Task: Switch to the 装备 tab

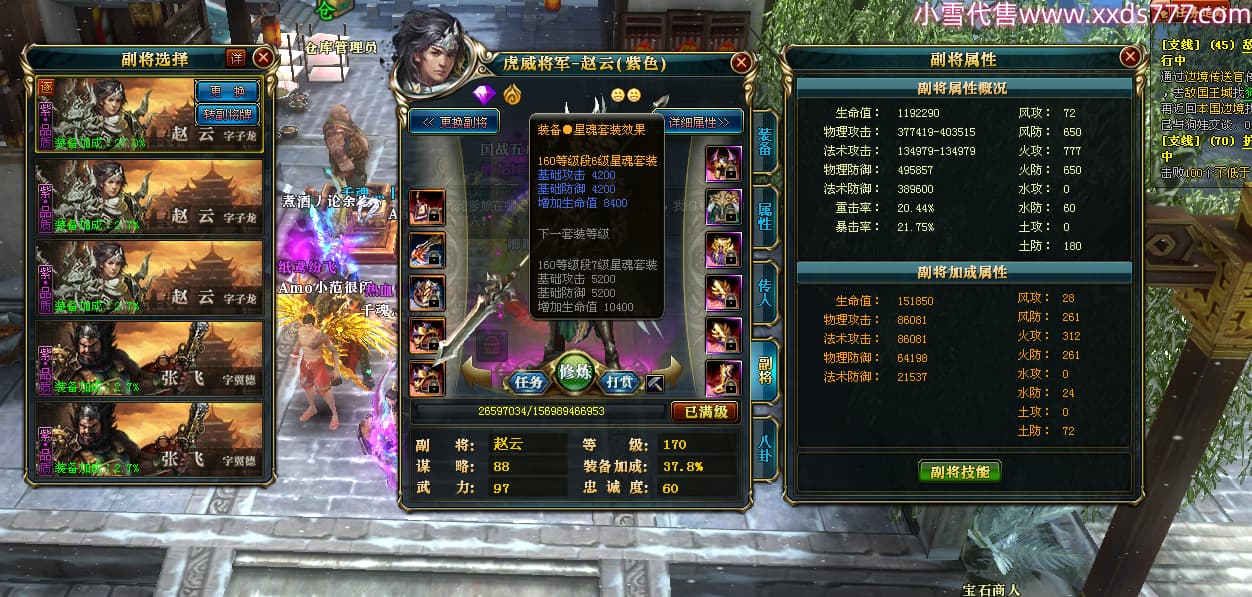Action: coord(764,142)
